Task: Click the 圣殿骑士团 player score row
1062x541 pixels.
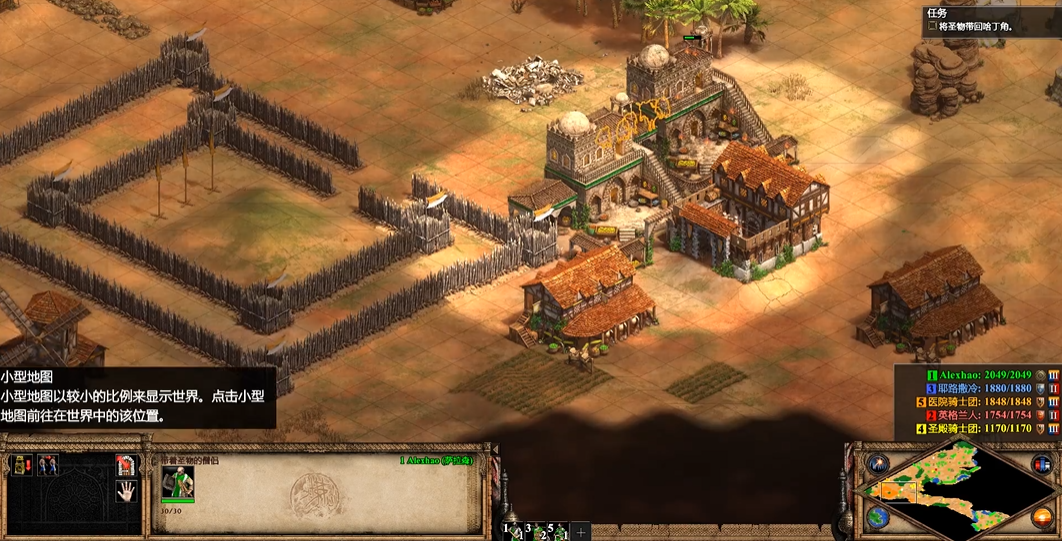Action: [x=985, y=429]
